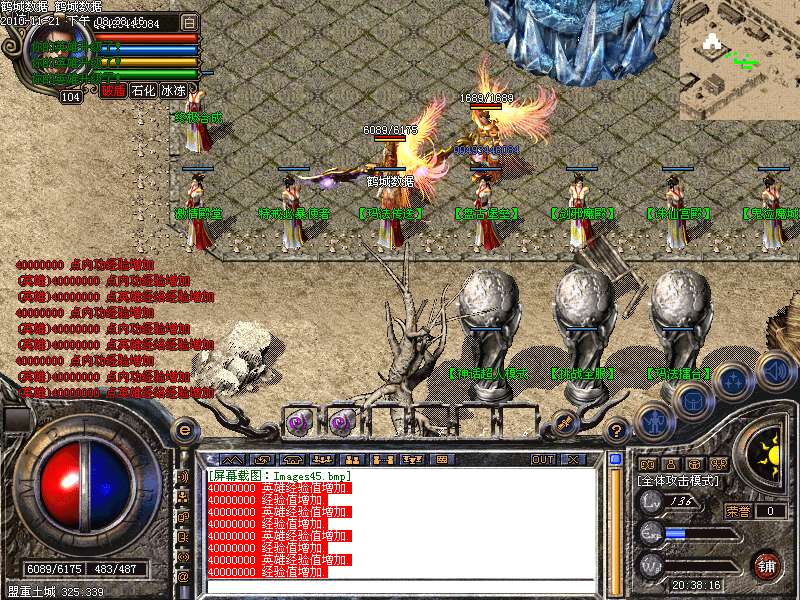Viewport: 800px width, 600px height.
Task: Open the red 铺 shop button
Action: [767, 563]
